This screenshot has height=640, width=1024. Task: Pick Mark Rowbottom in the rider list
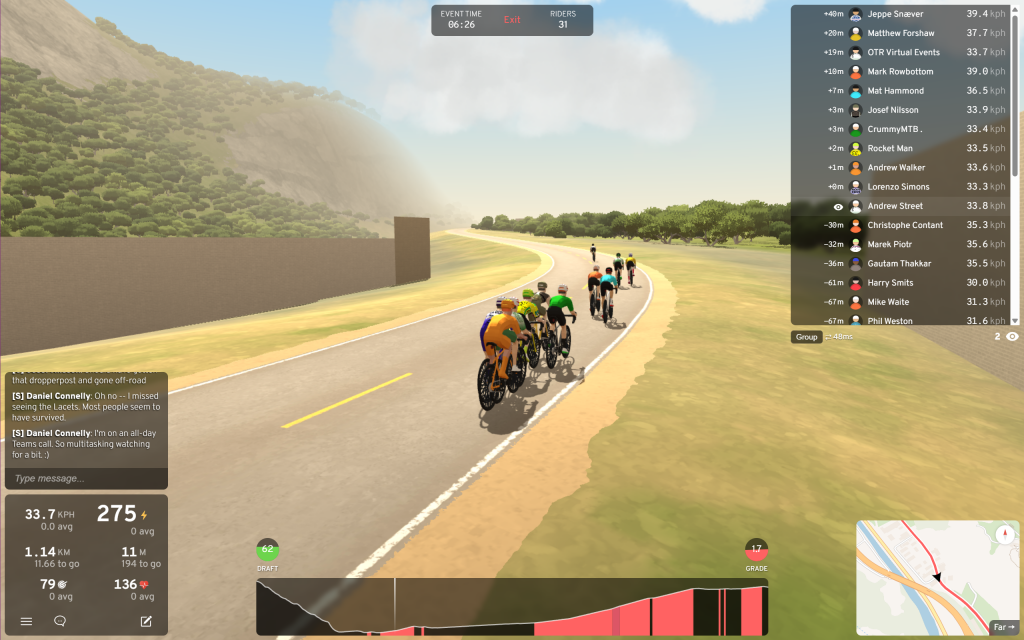(900, 71)
